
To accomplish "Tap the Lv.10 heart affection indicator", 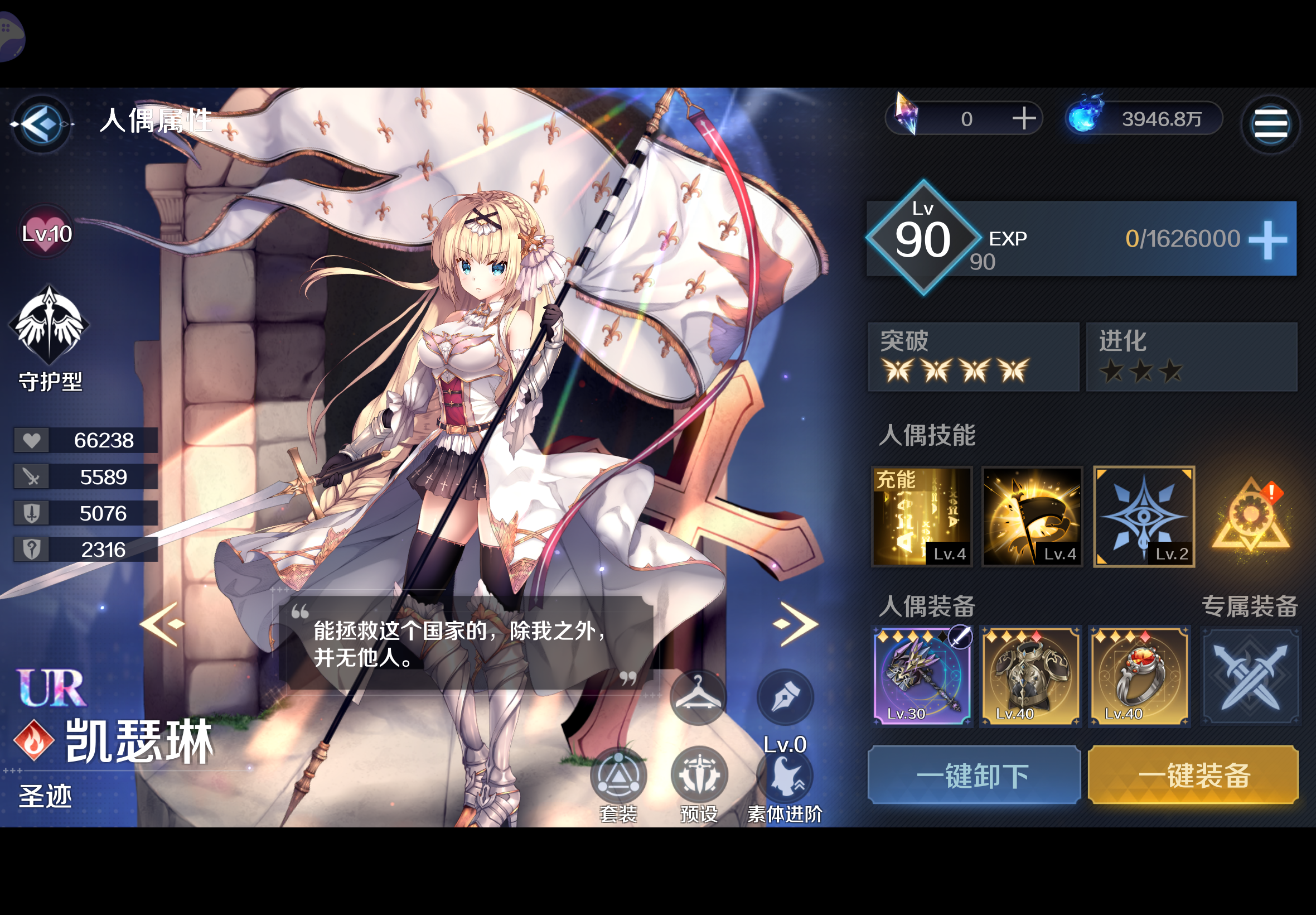I will pyautogui.click(x=46, y=232).
